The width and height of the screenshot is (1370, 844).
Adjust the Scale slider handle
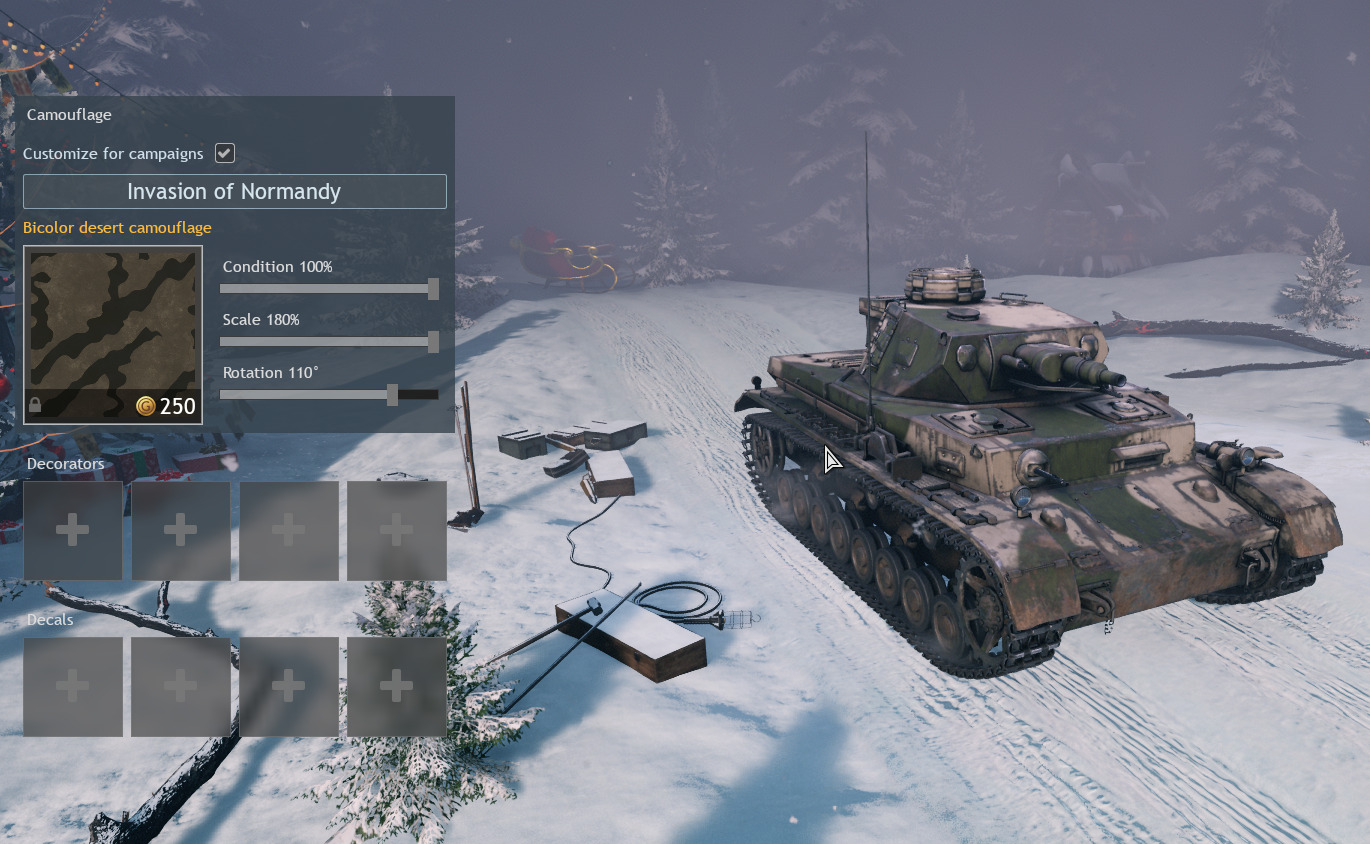coord(433,342)
